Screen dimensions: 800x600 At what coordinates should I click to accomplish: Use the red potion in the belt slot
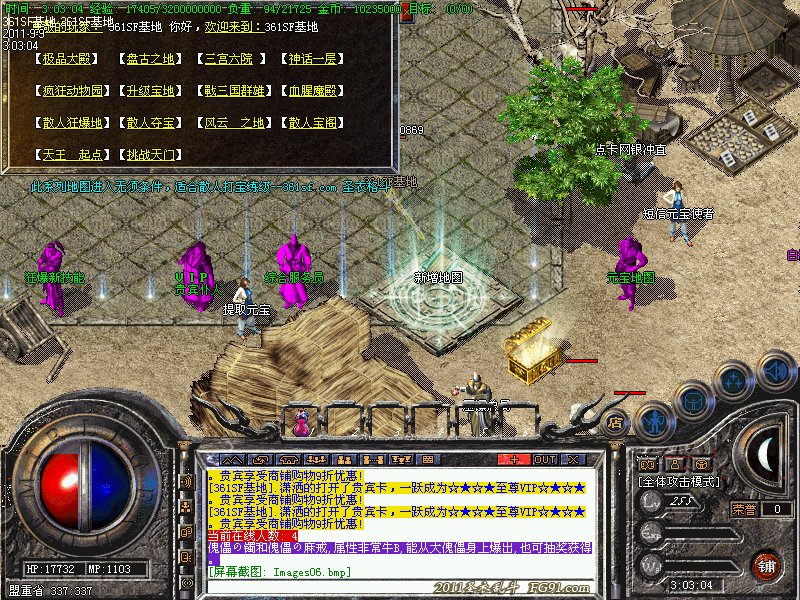point(300,423)
